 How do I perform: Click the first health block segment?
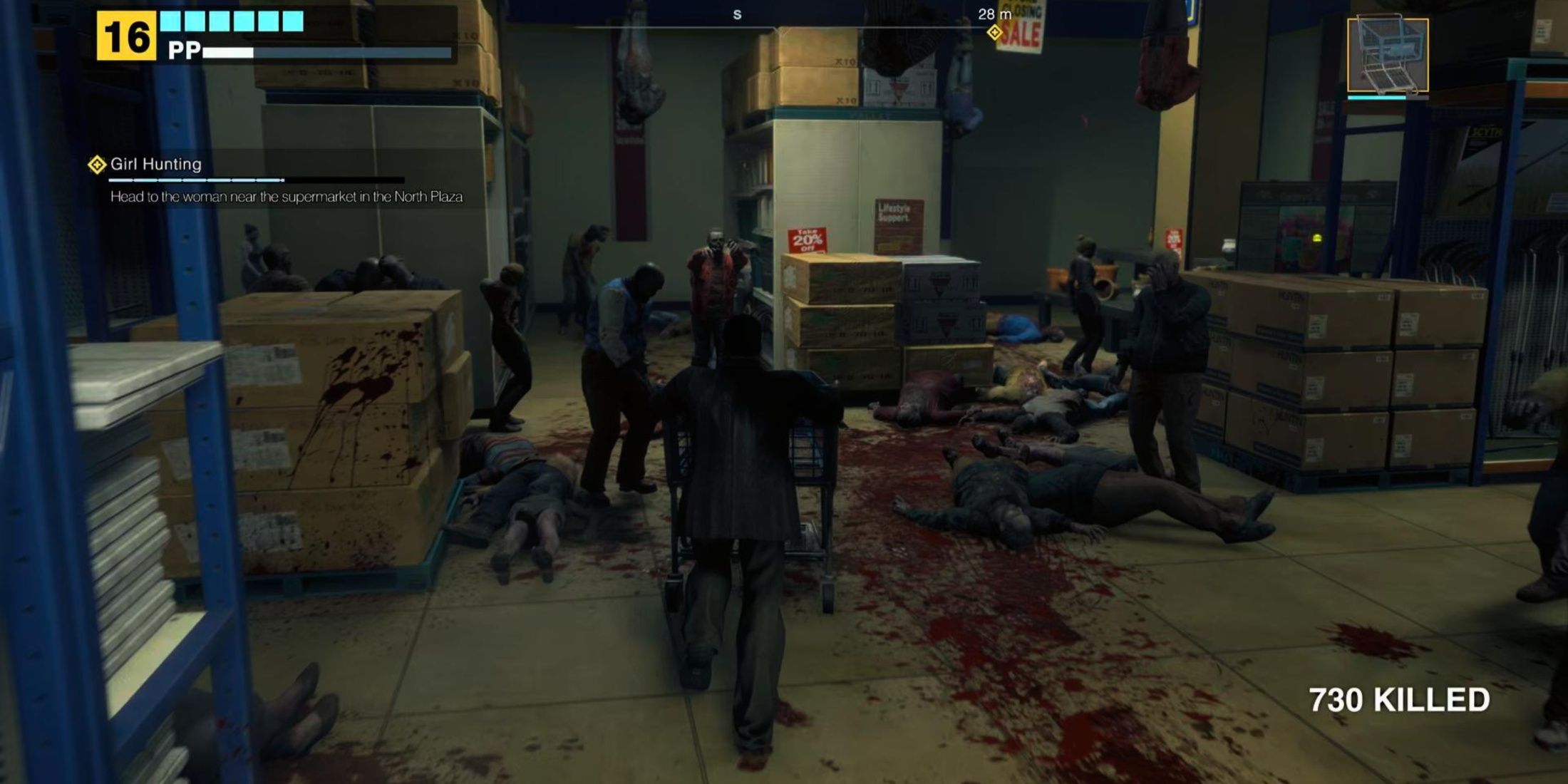tap(171, 21)
